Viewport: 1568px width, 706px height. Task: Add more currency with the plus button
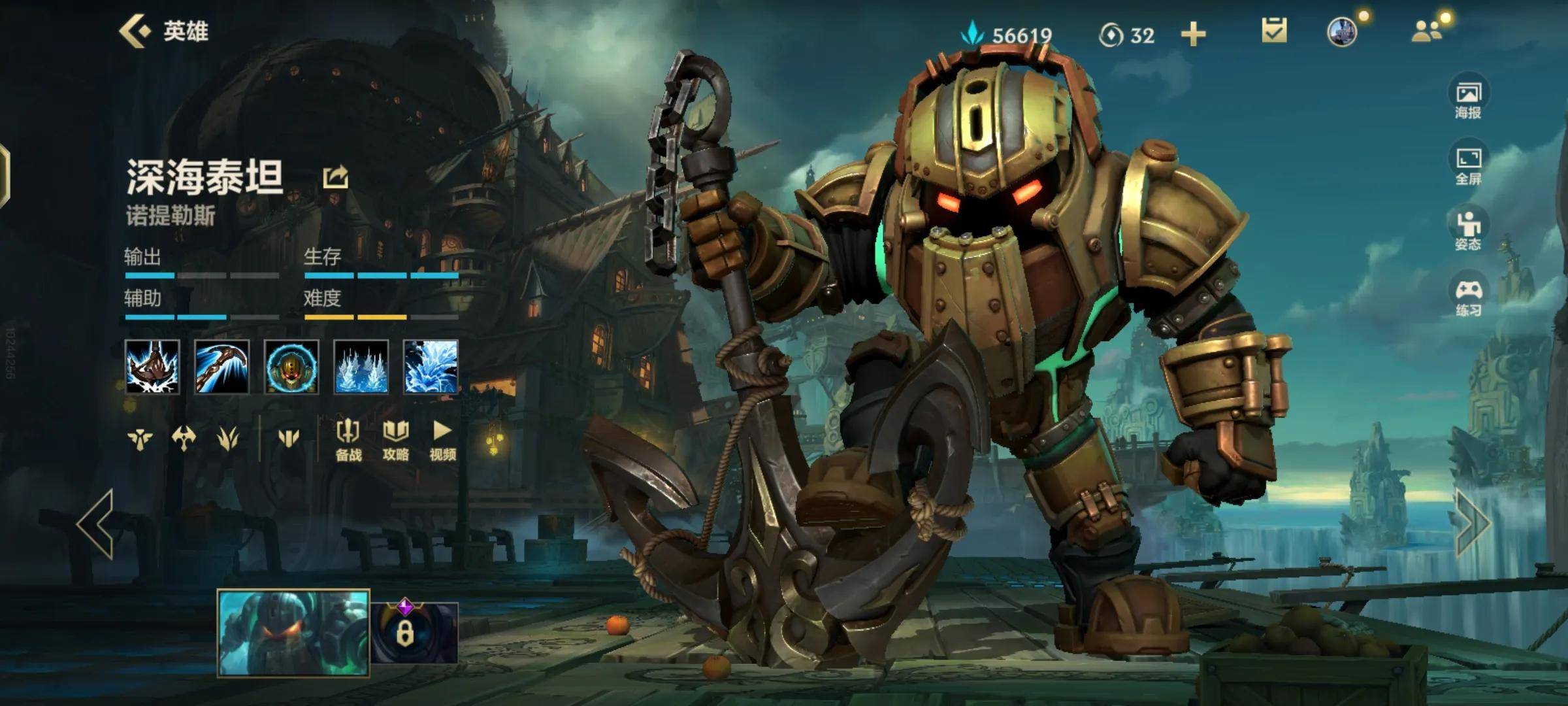click(x=1193, y=34)
